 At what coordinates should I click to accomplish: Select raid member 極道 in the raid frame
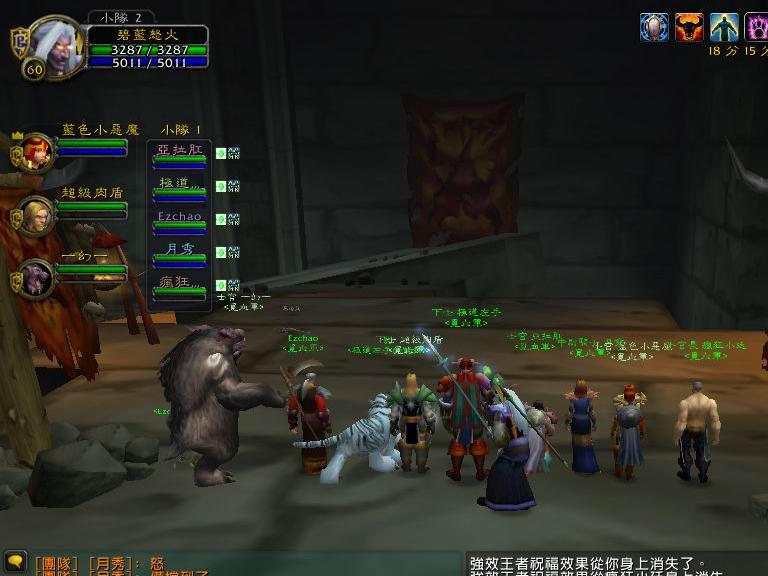click(x=180, y=187)
